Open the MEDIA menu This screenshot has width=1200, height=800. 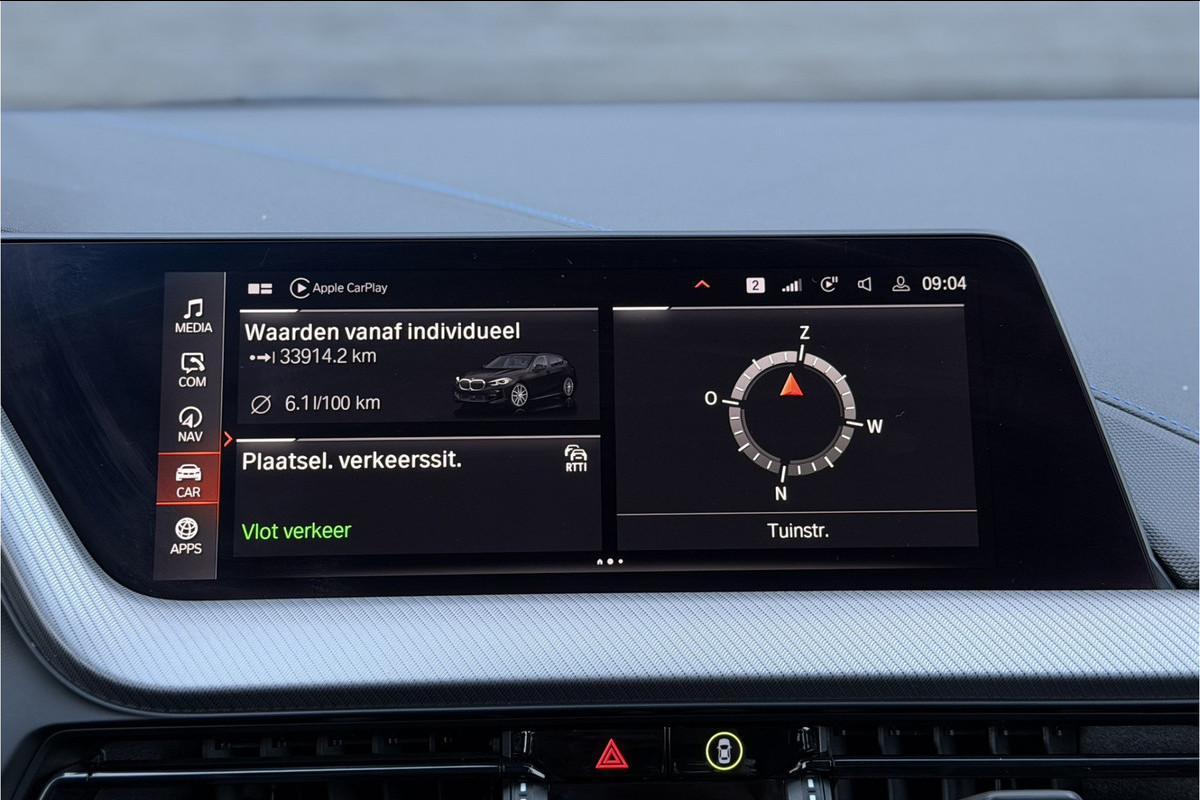coord(193,316)
